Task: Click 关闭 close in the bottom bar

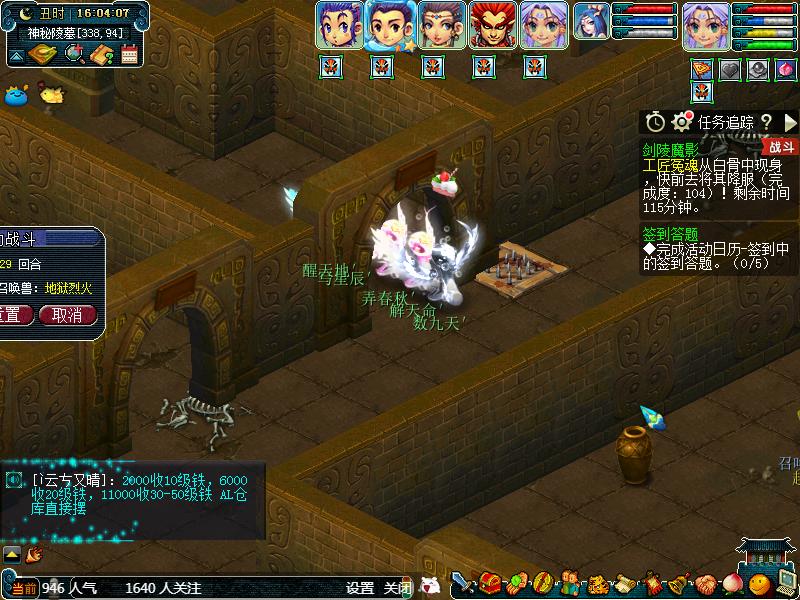Action: [x=397, y=588]
